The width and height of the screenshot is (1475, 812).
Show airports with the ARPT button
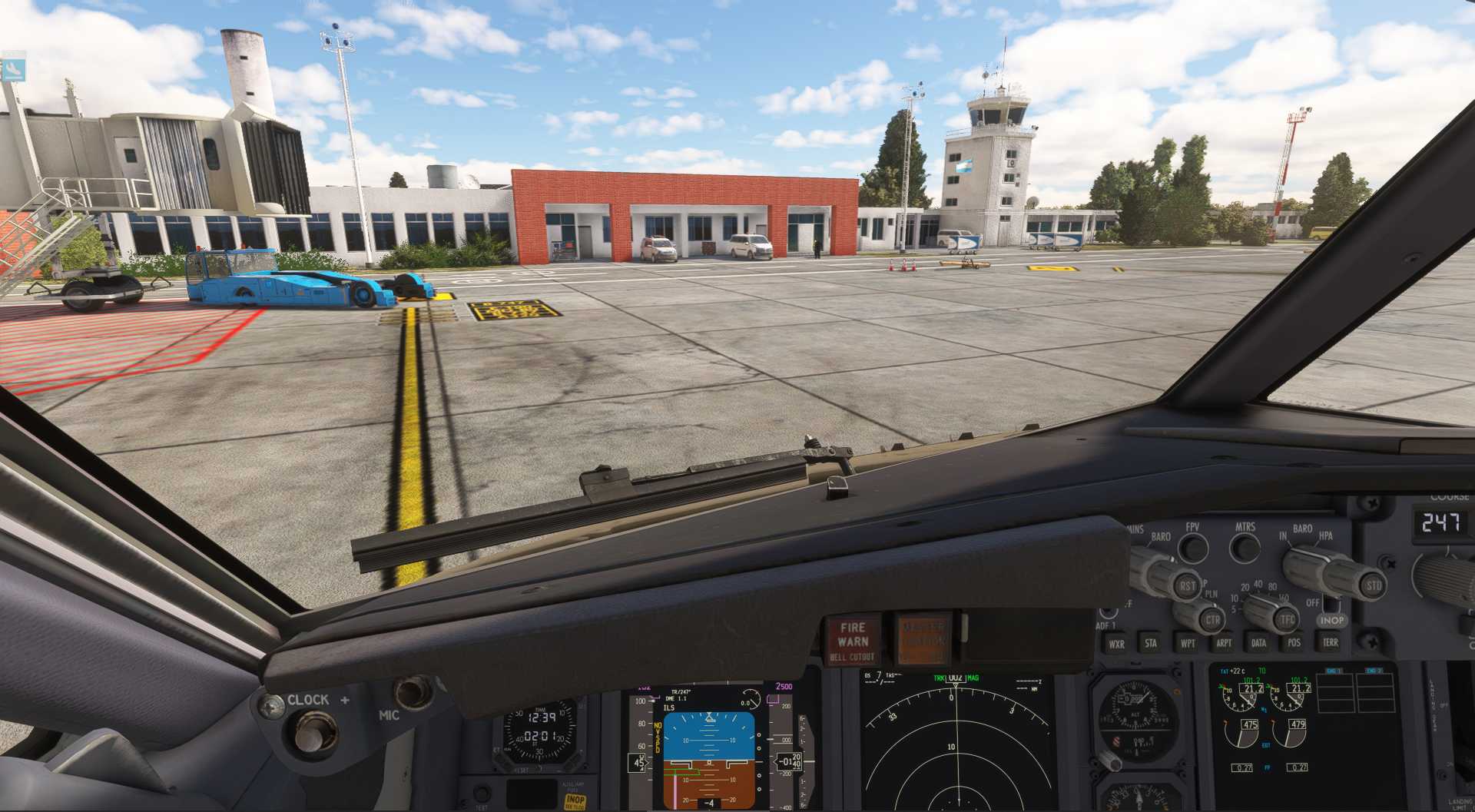1223,643
